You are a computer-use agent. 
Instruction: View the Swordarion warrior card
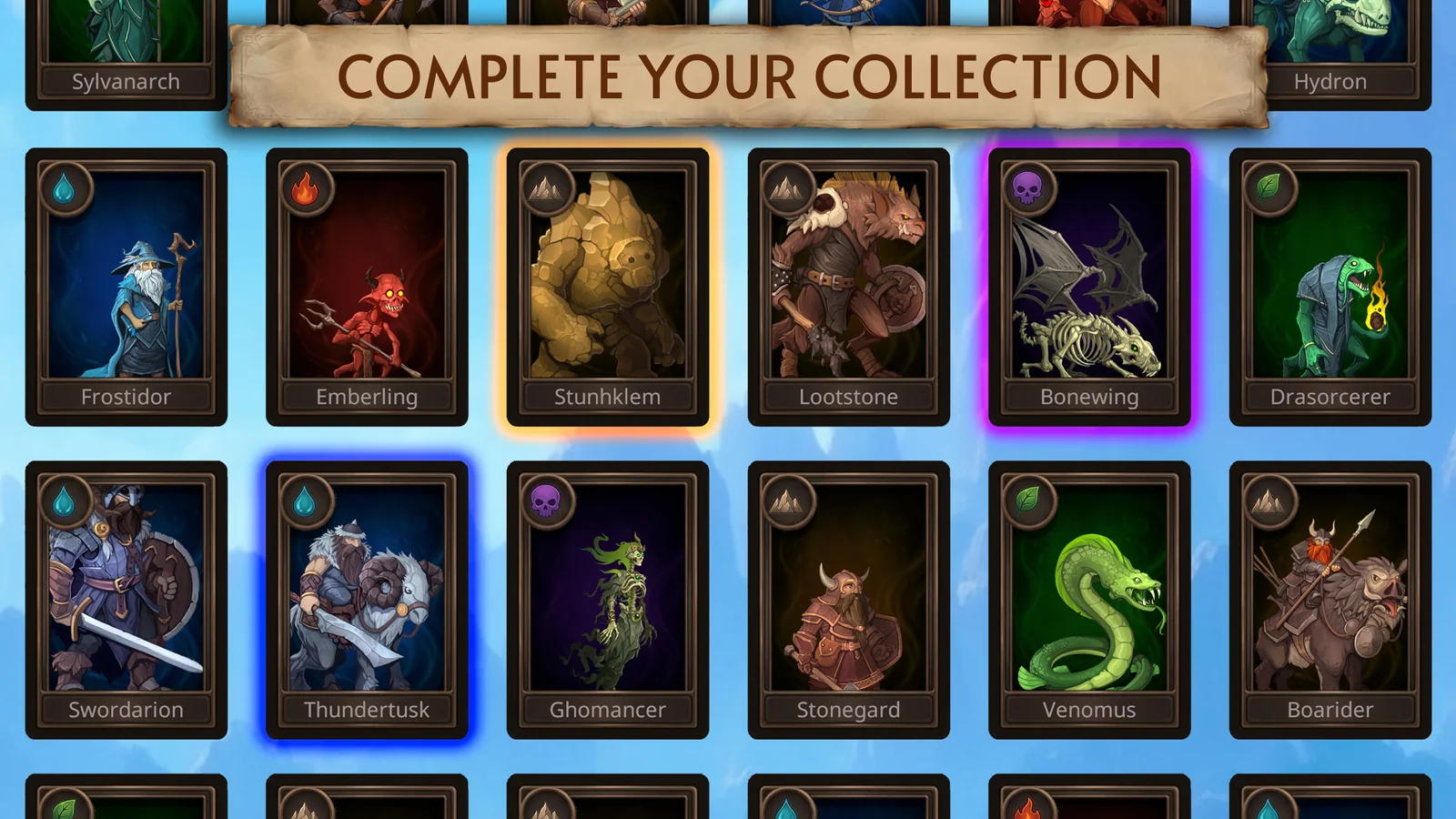(126, 596)
